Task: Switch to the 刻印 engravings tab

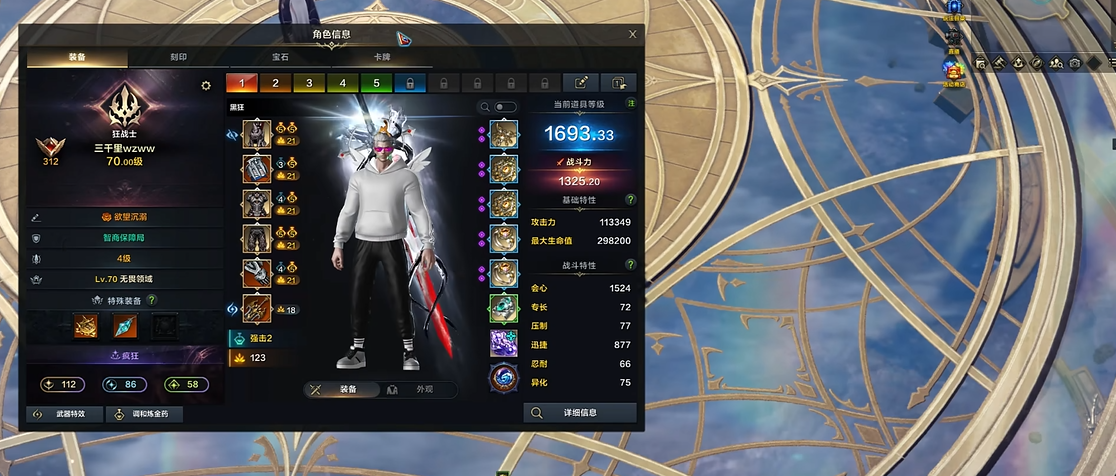Action: click(178, 58)
